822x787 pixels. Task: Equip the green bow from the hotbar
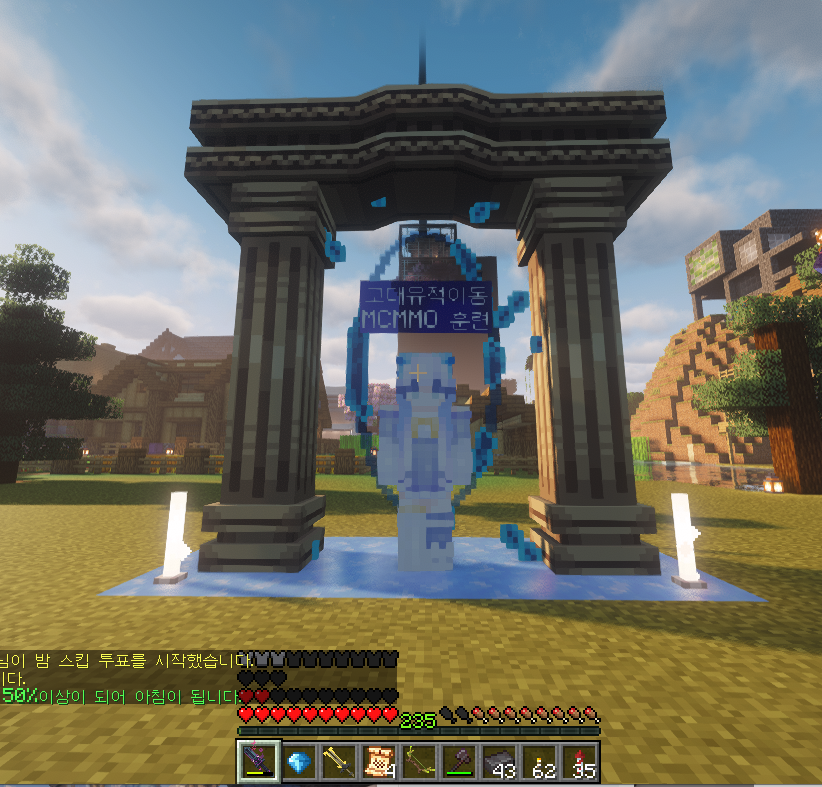[x=419, y=762]
